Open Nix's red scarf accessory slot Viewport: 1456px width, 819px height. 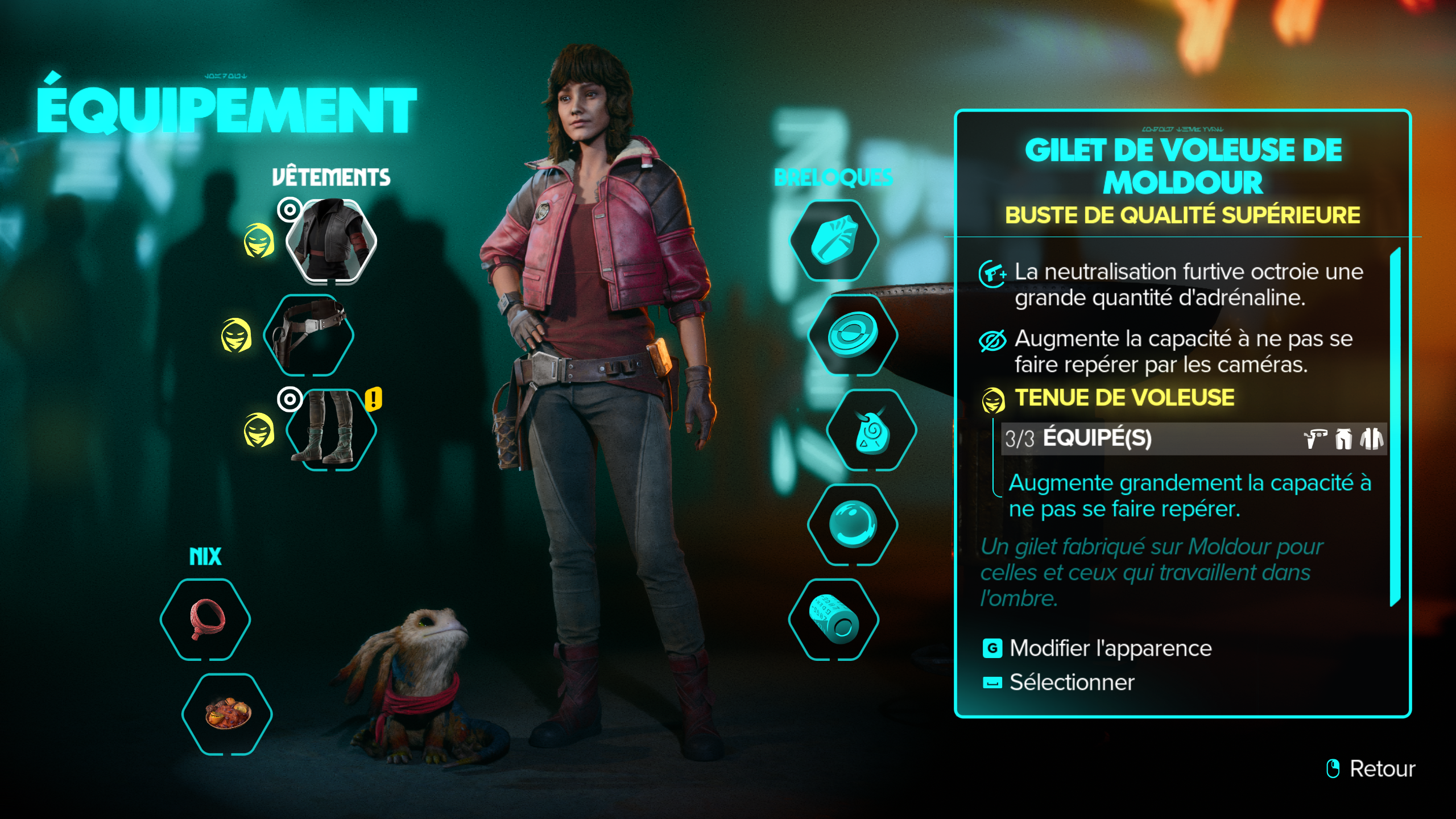[x=205, y=619]
